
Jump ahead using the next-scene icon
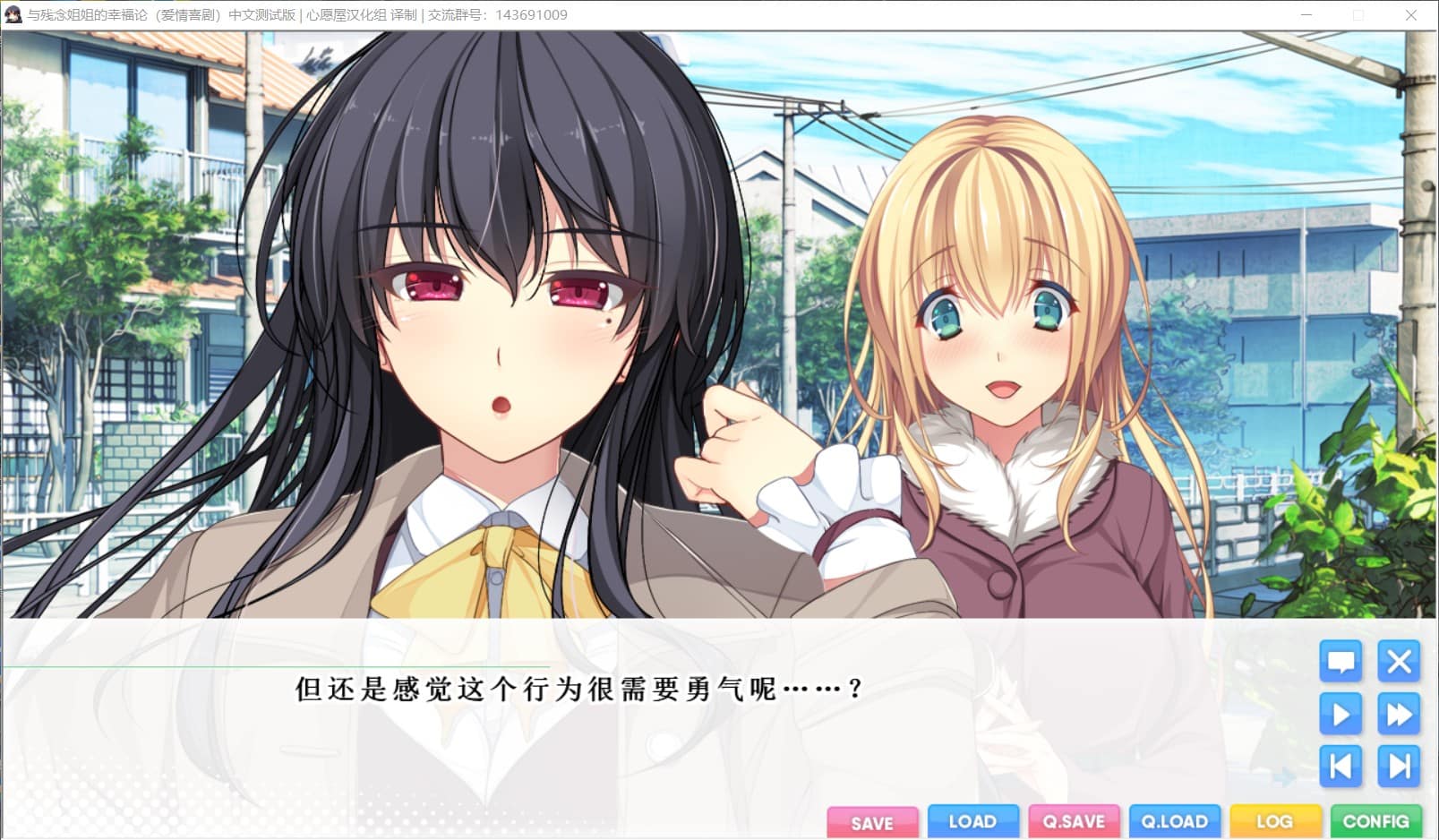coord(1398,767)
